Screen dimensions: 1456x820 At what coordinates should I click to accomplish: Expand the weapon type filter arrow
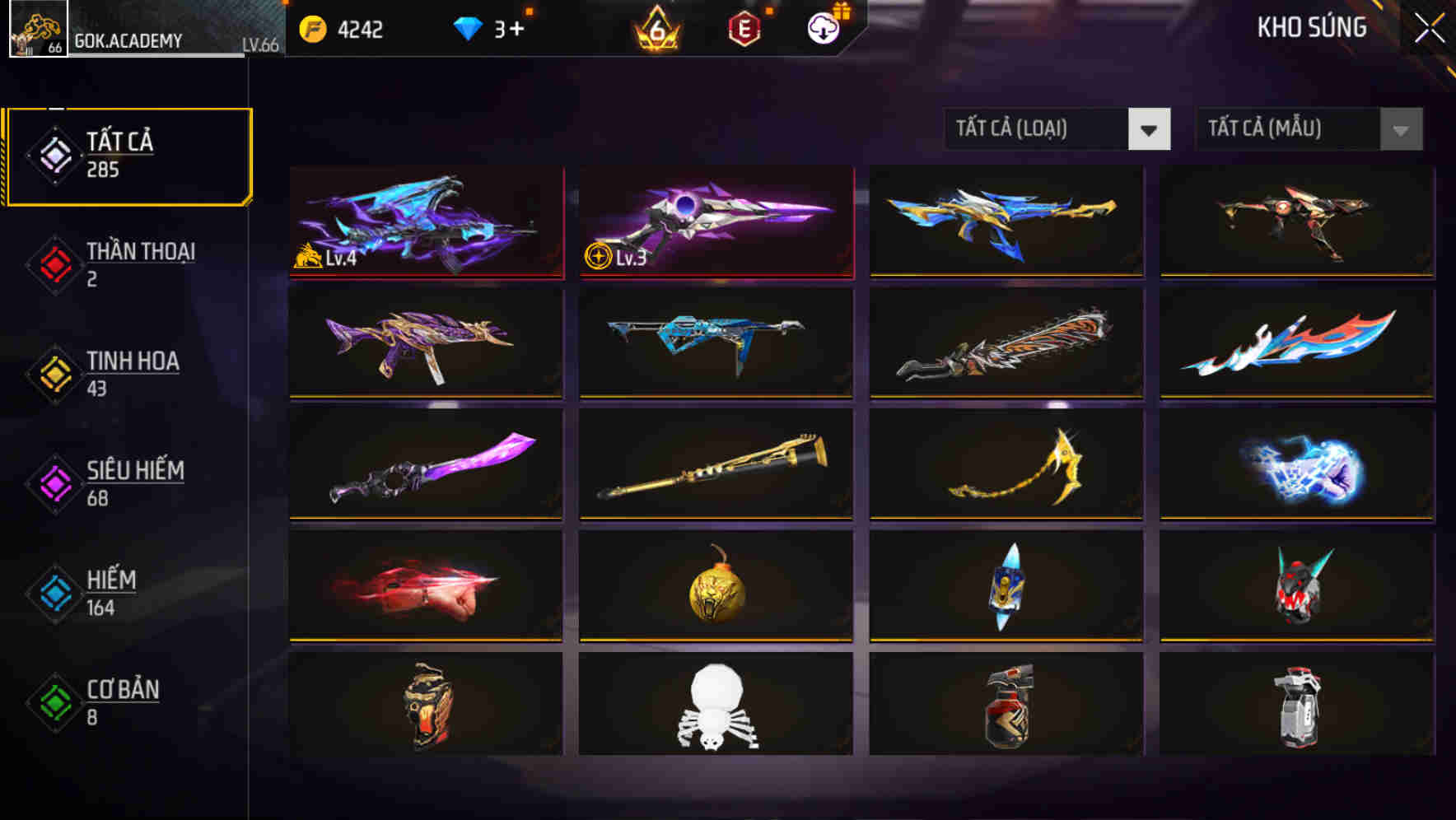tap(1149, 130)
